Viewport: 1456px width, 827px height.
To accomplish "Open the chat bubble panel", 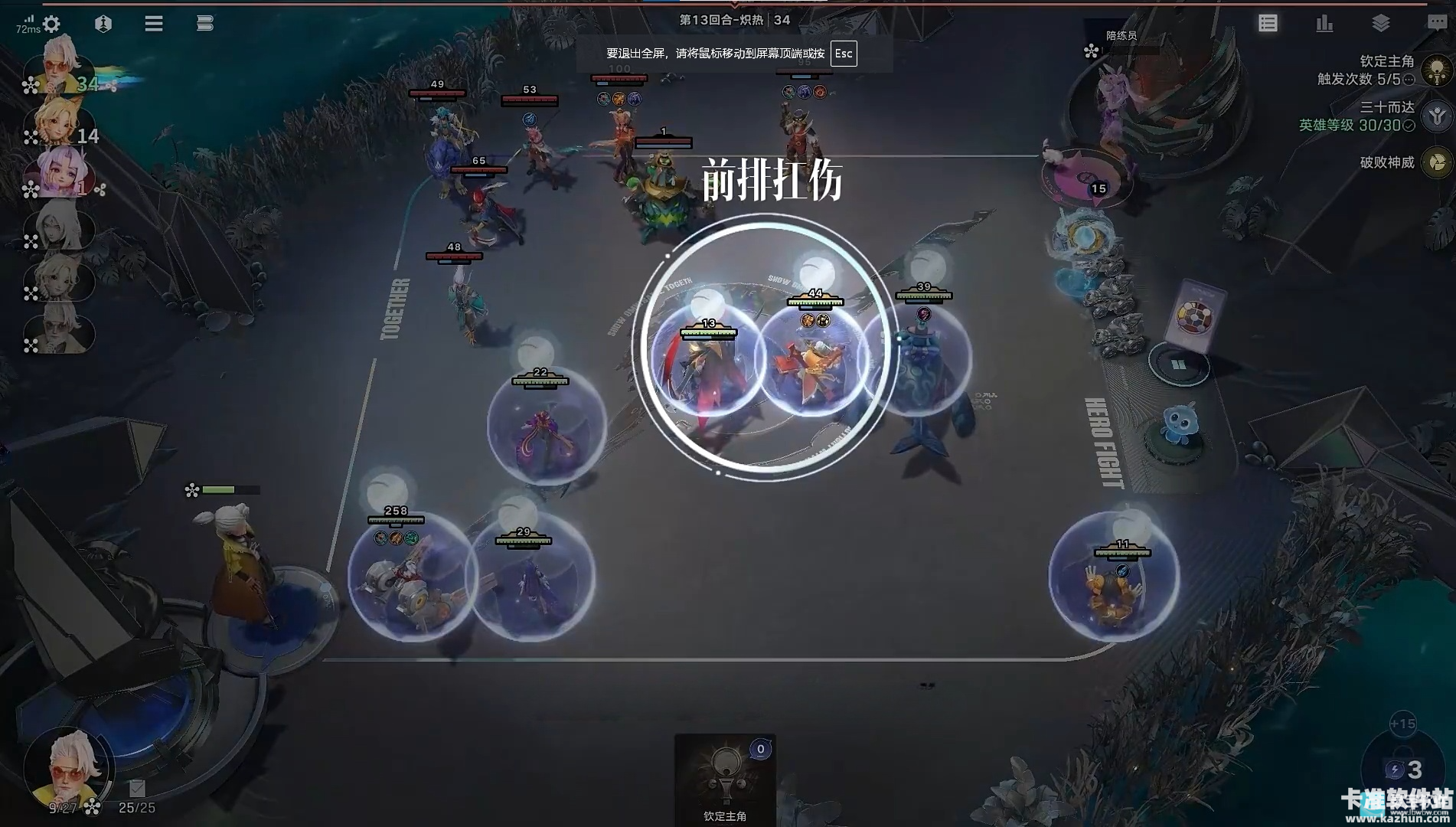I will pyautogui.click(x=1437, y=22).
